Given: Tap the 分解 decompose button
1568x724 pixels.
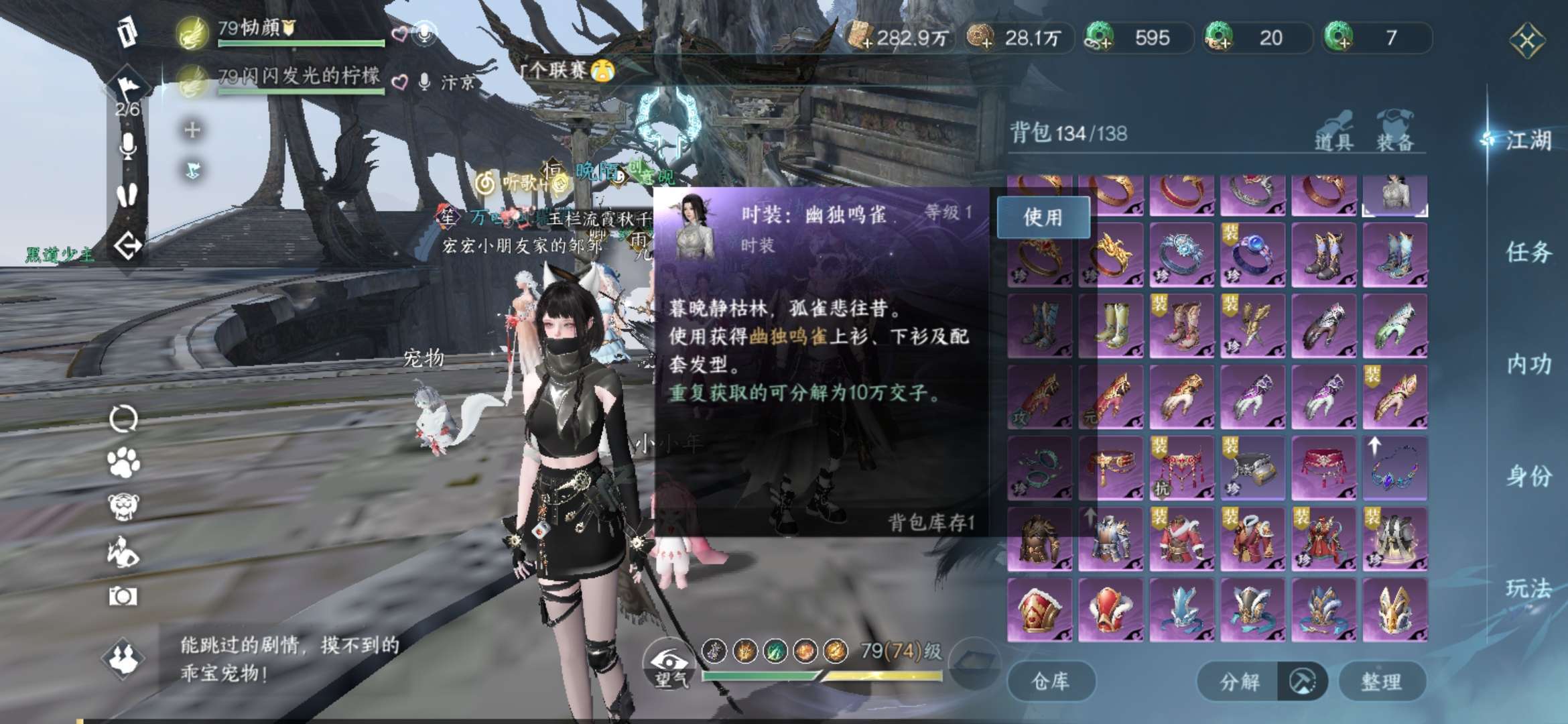Looking at the screenshot, I should (1240, 682).
